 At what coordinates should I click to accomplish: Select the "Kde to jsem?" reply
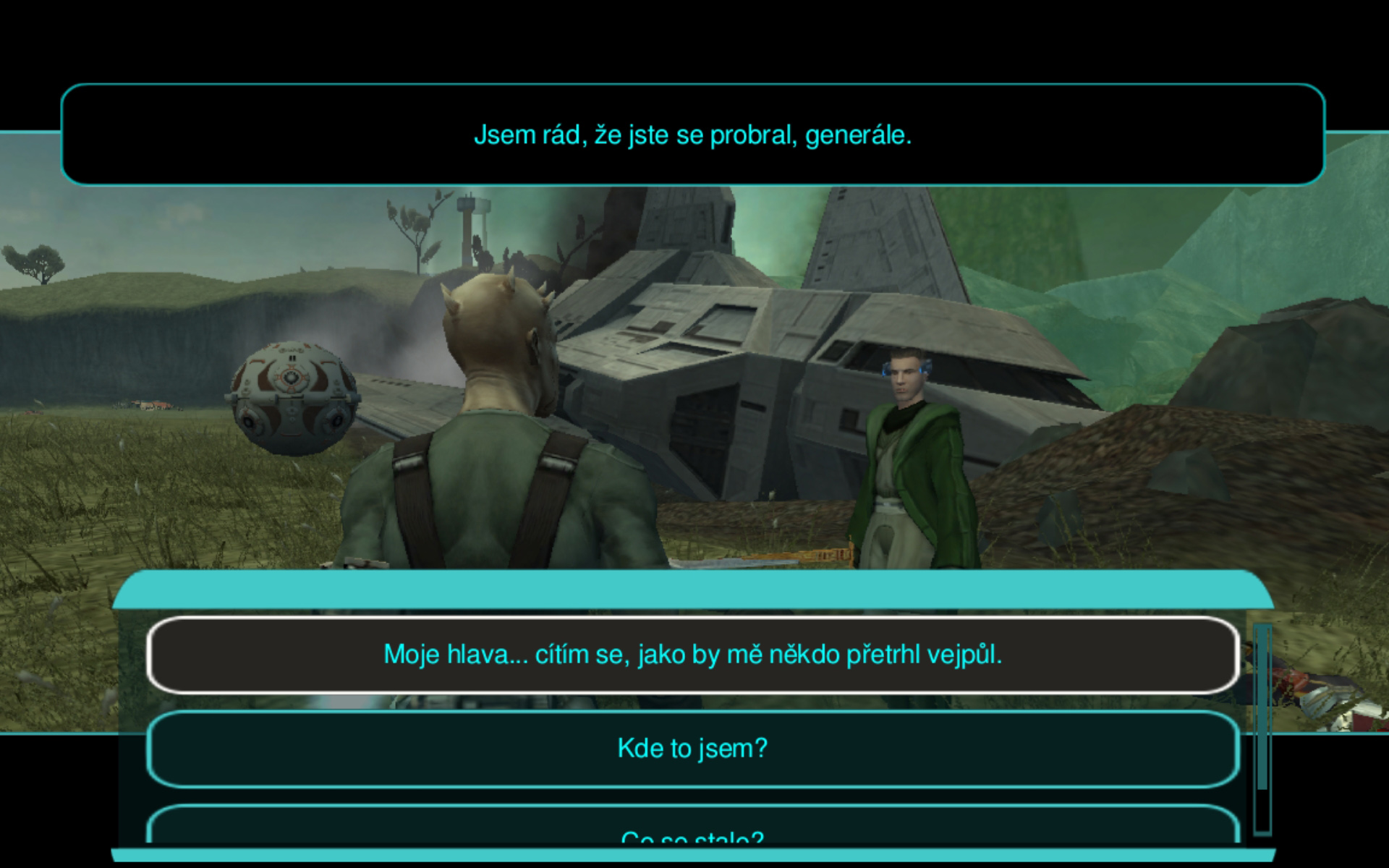point(692,749)
